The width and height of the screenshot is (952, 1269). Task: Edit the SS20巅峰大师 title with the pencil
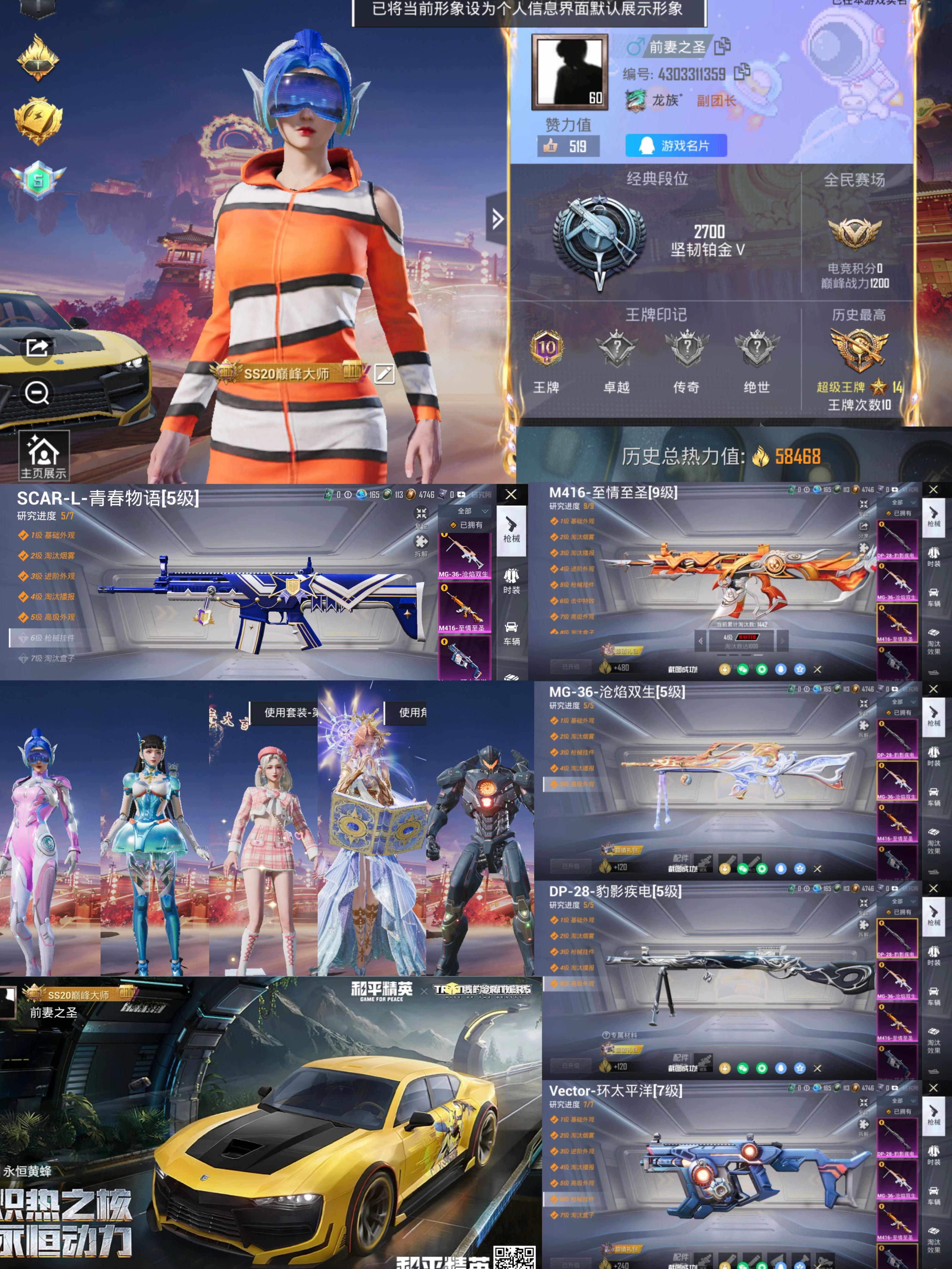pyautogui.click(x=384, y=374)
